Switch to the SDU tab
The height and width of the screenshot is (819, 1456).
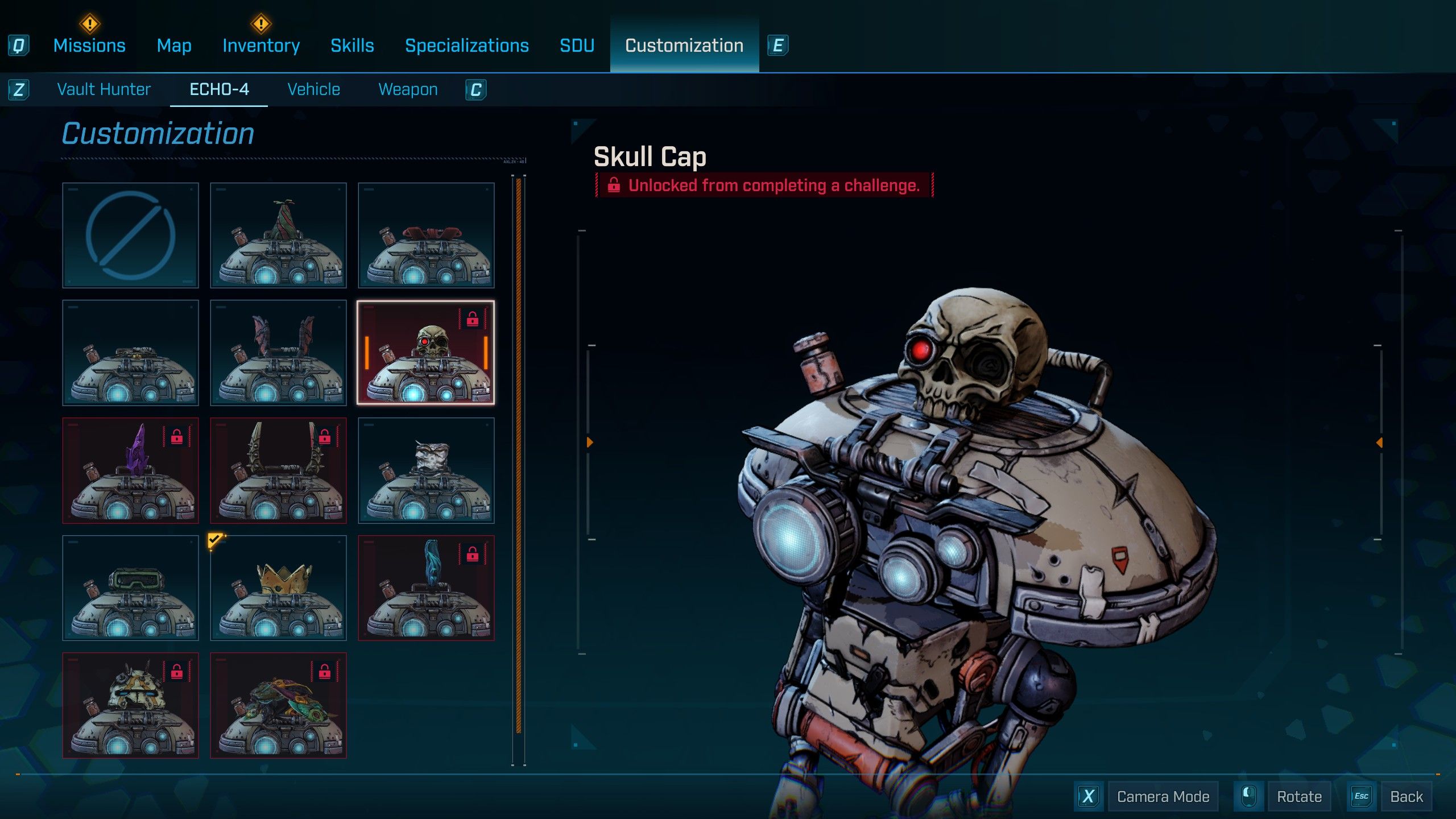[x=577, y=45]
